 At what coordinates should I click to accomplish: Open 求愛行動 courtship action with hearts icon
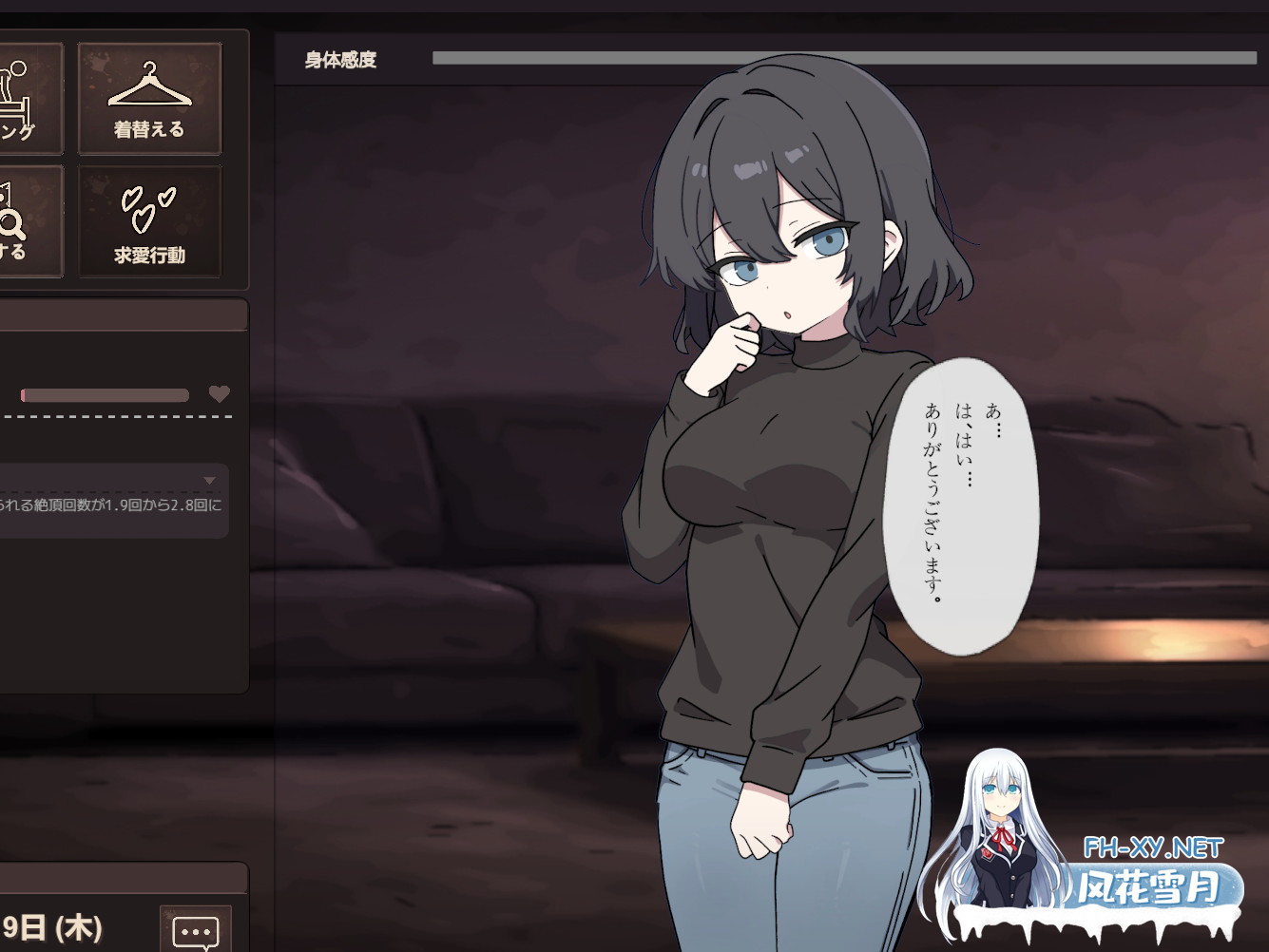[149, 220]
